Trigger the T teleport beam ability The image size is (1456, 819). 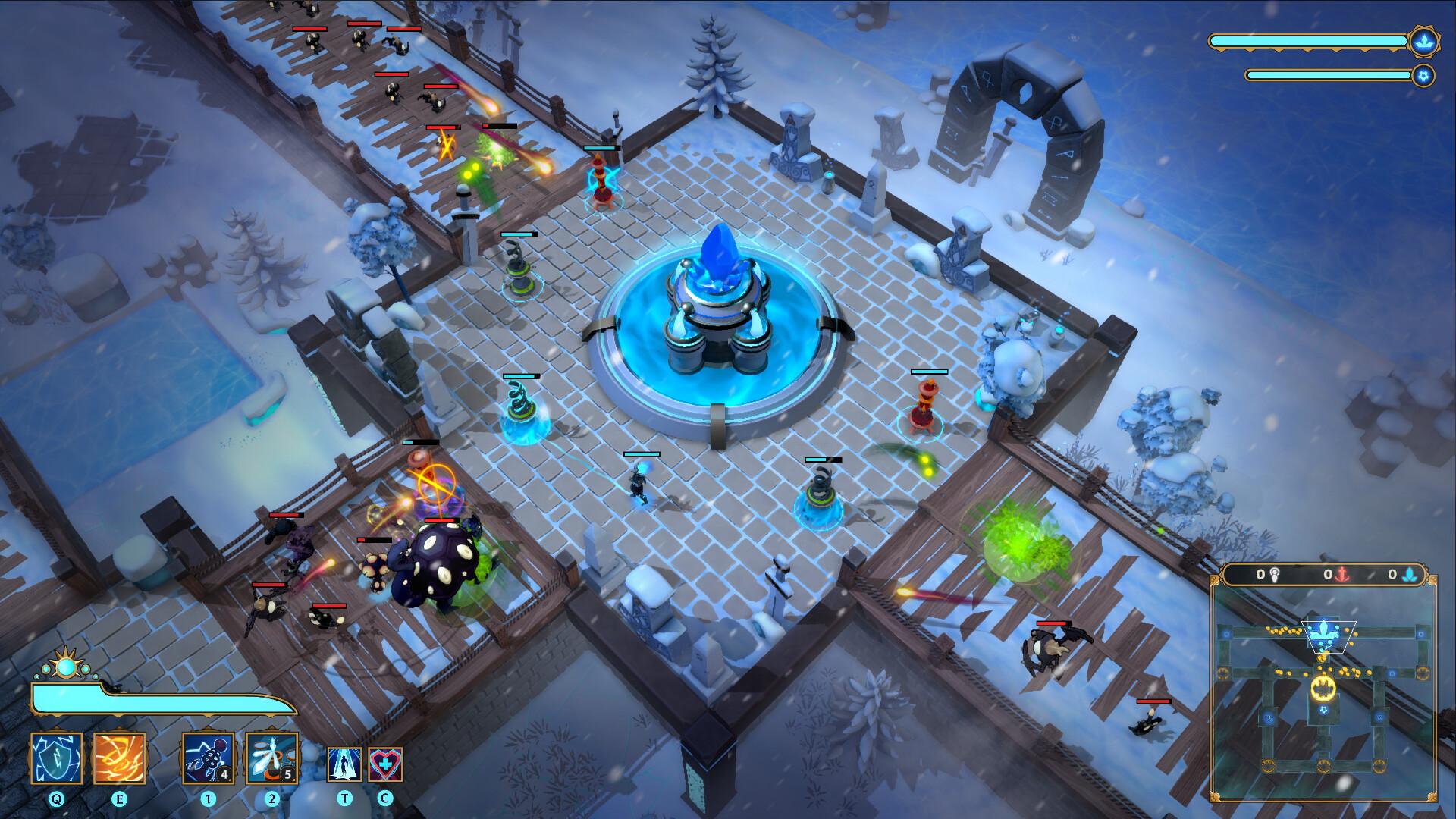(x=344, y=765)
